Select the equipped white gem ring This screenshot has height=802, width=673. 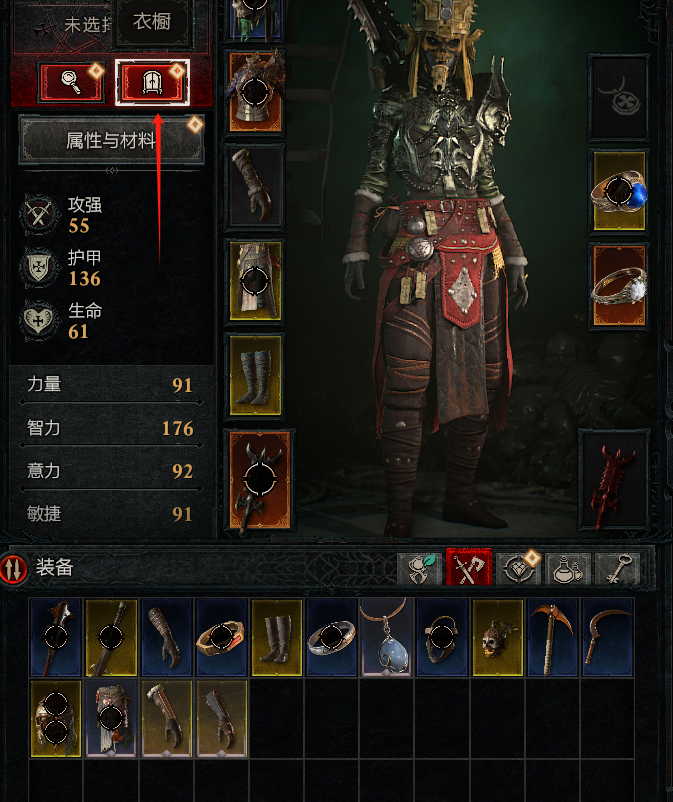pos(619,285)
